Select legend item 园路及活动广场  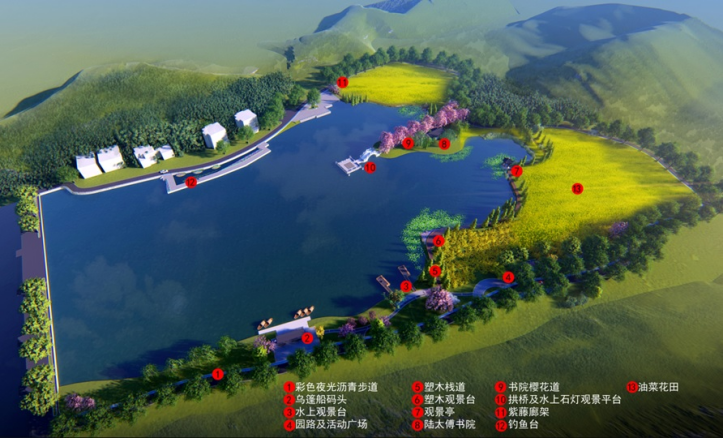pos(331,424)
